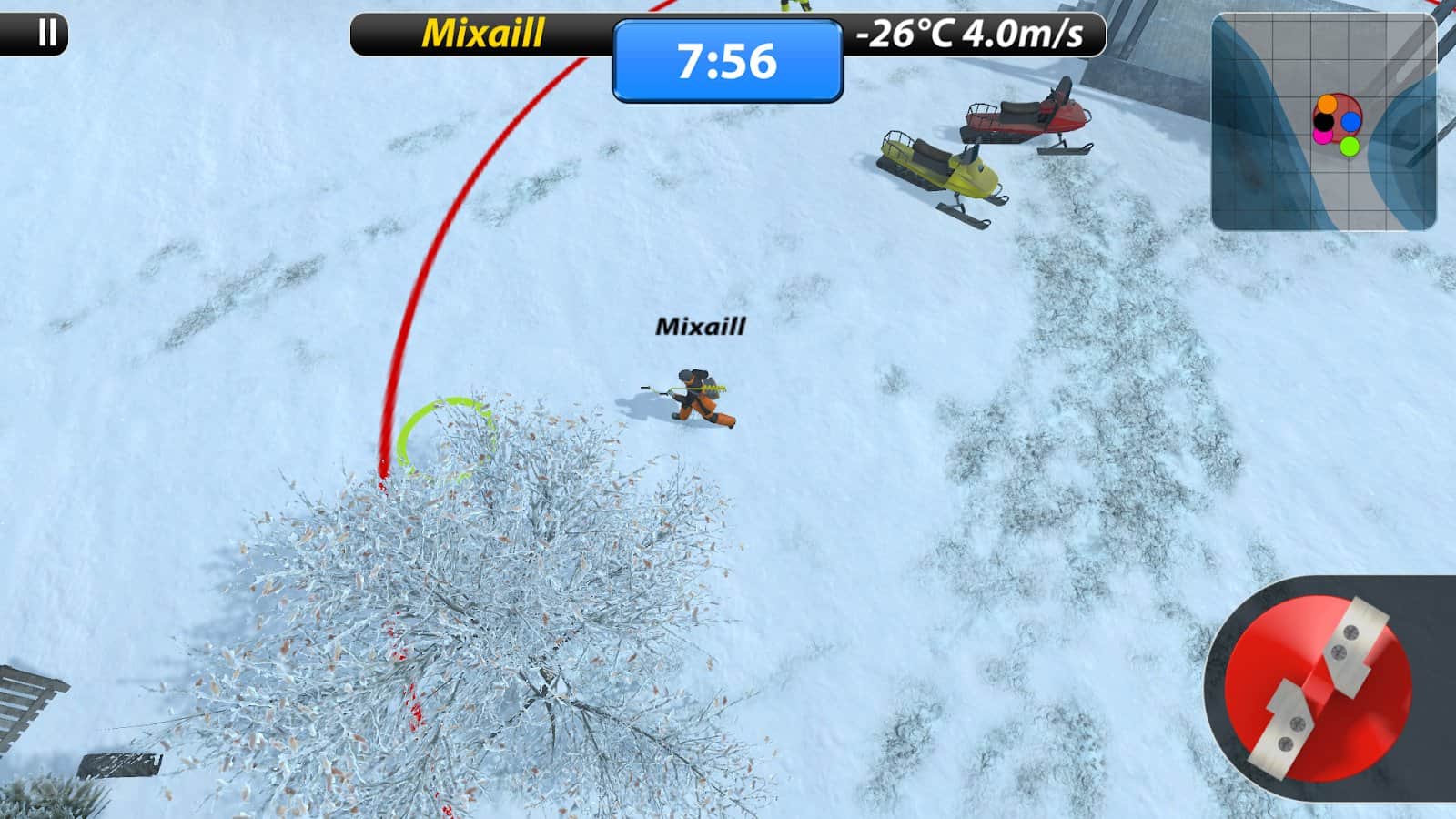Open the minimap of the fishing area
The height and width of the screenshot is (819, 1456).
1323,121
